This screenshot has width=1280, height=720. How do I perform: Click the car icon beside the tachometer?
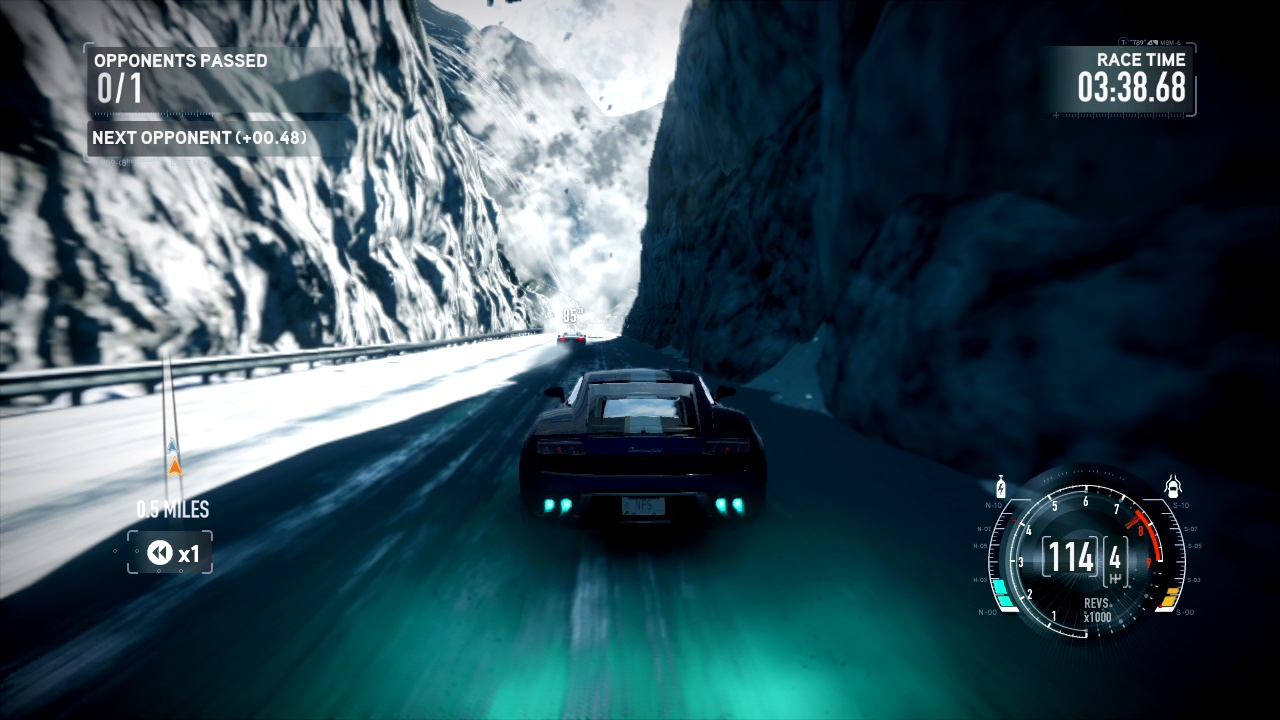click(x=1173, y=488)
